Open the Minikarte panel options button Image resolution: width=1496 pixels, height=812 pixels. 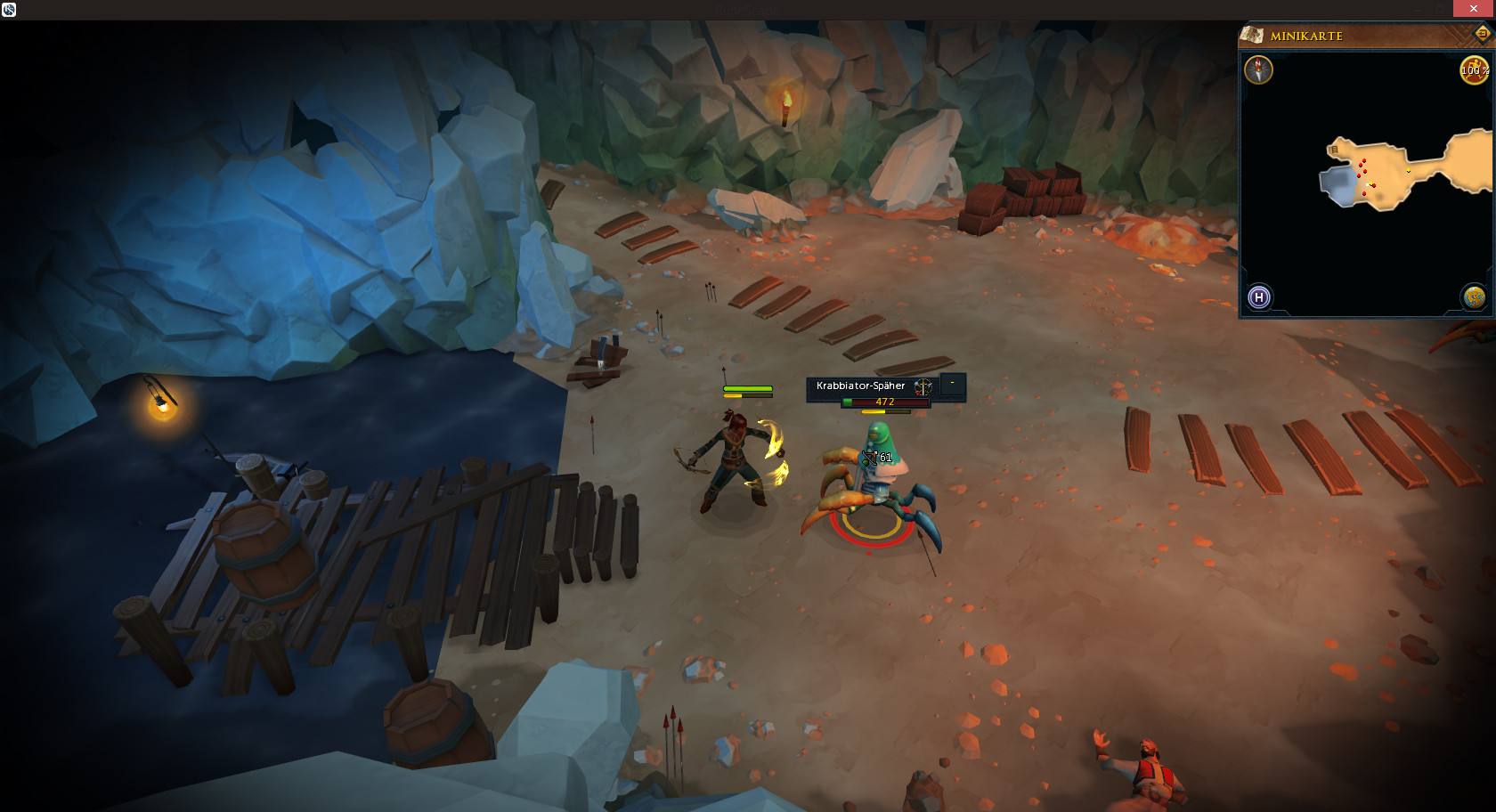coord(1483,34)
